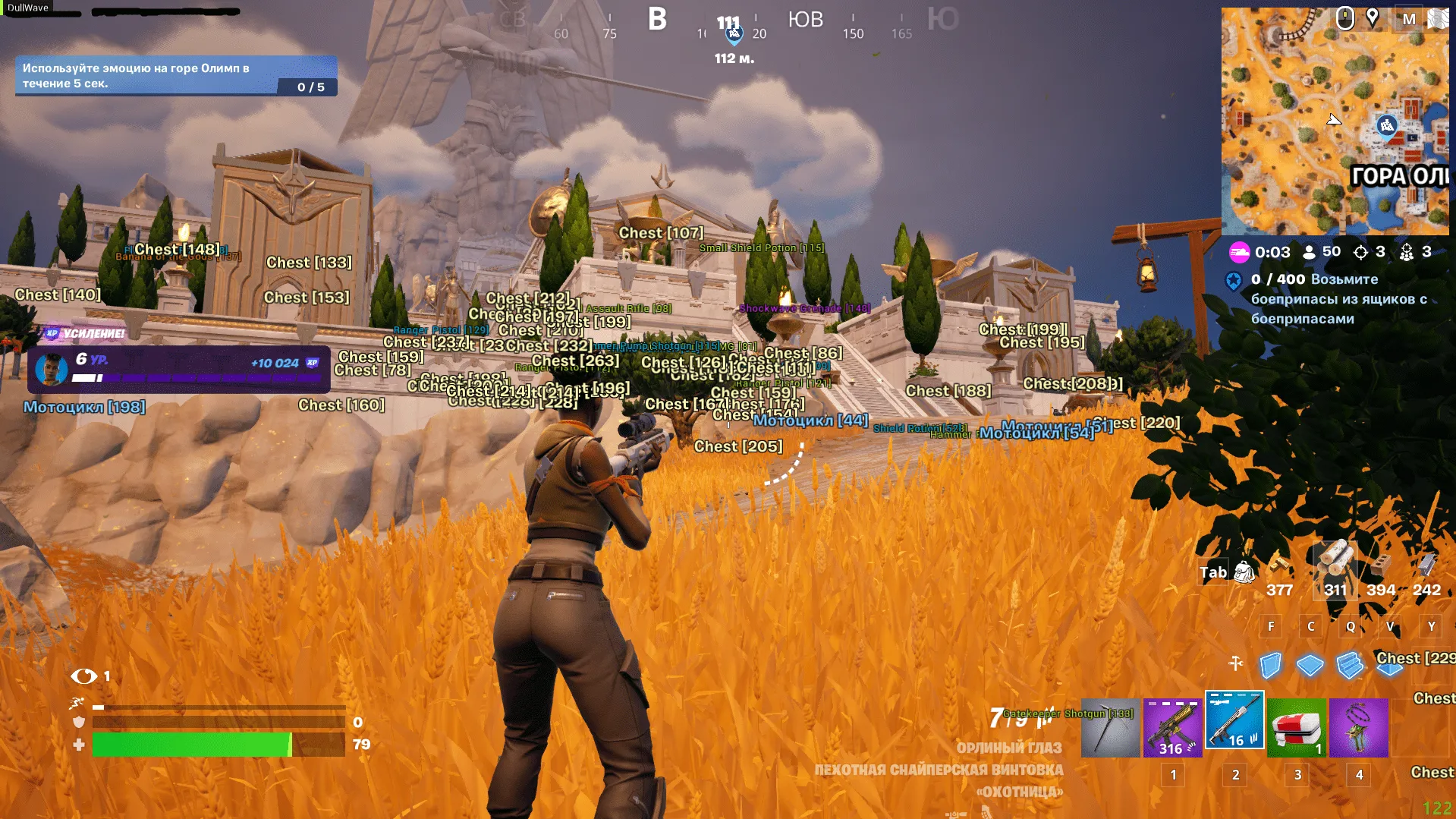Switch to the floor piece tab in build bar

(1309, 665)
